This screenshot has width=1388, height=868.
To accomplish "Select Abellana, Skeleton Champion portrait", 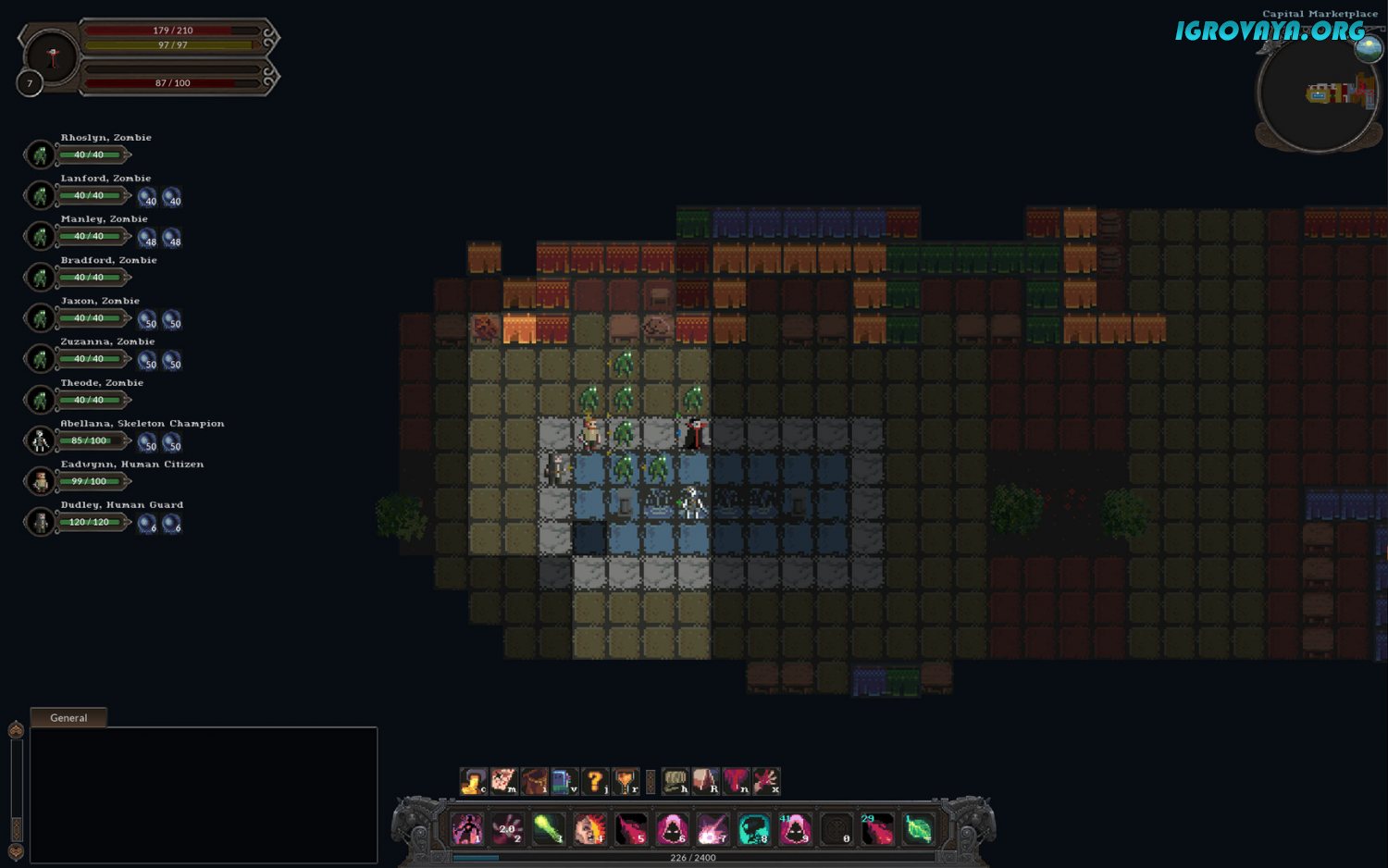I will pos(40,440).
